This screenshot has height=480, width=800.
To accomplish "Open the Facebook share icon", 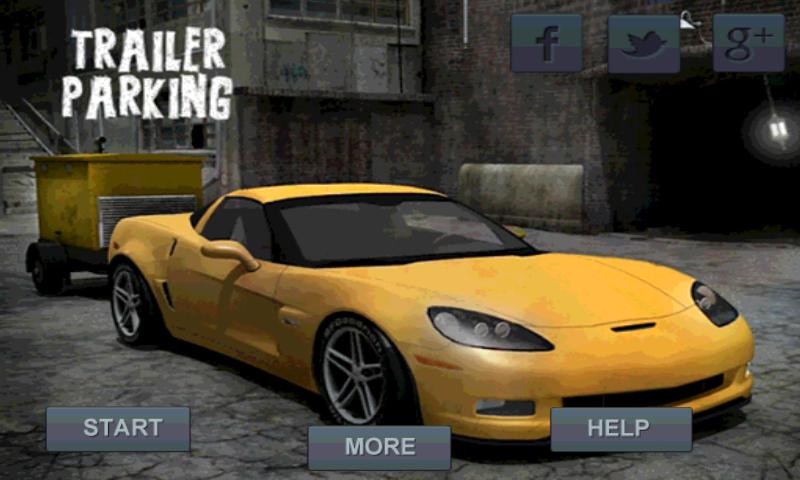I will coord(546,43).
